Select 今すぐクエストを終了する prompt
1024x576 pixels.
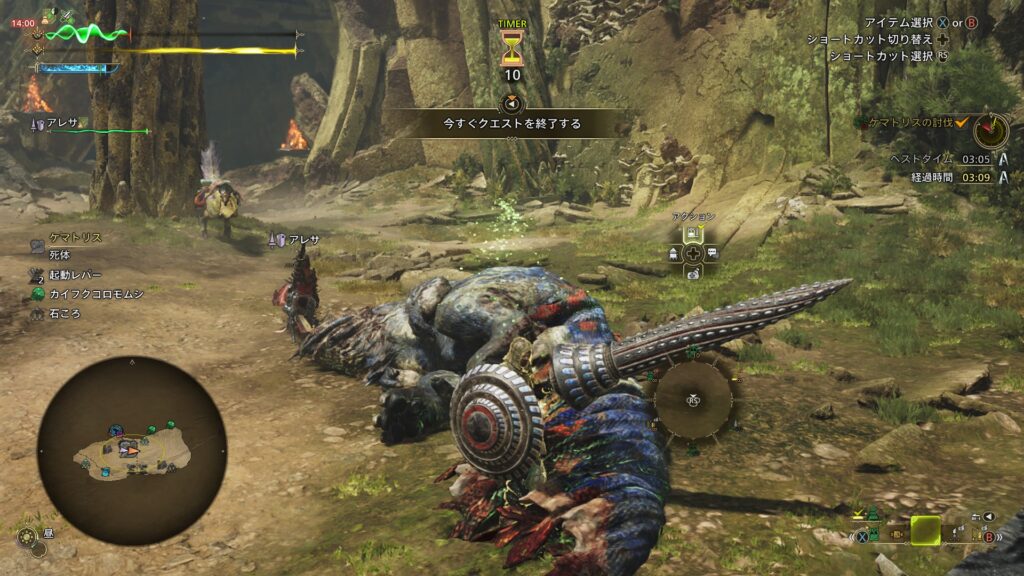tap(512, 124)
